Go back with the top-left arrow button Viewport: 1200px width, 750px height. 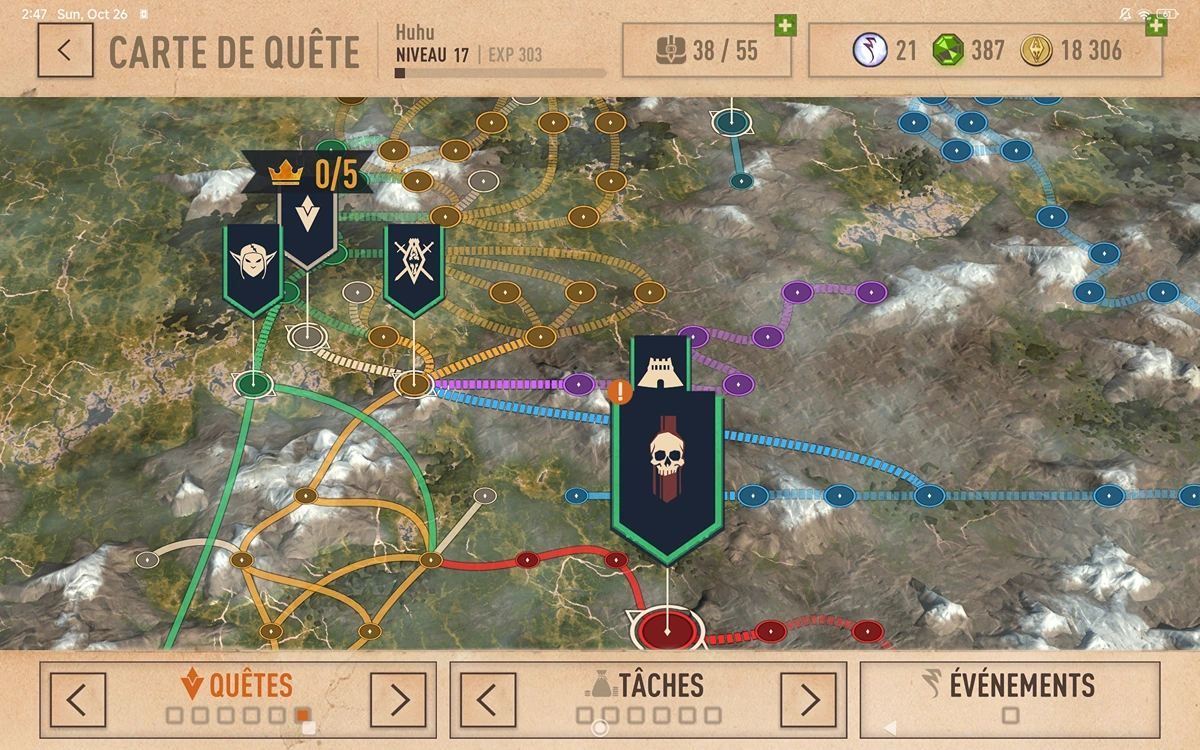(65, 50)
